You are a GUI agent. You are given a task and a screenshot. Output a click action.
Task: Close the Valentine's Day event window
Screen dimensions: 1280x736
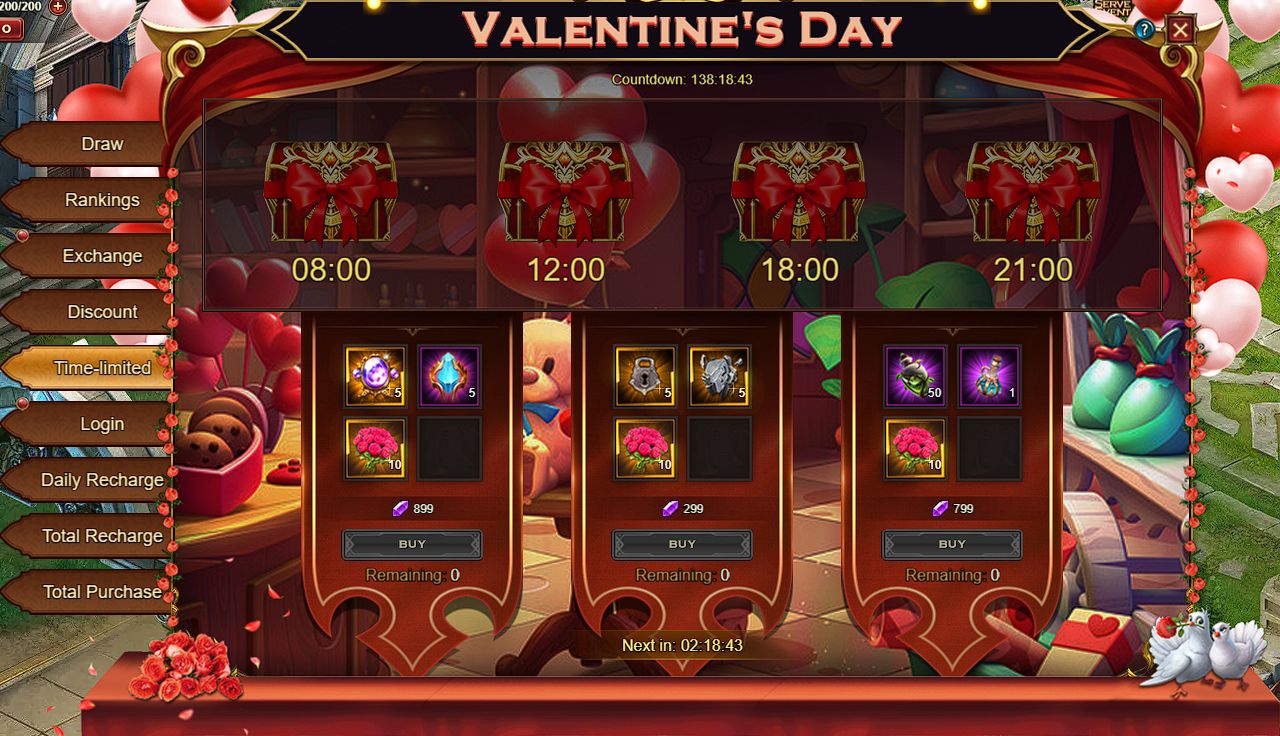pyautogui.click(x=1180, y=30)
